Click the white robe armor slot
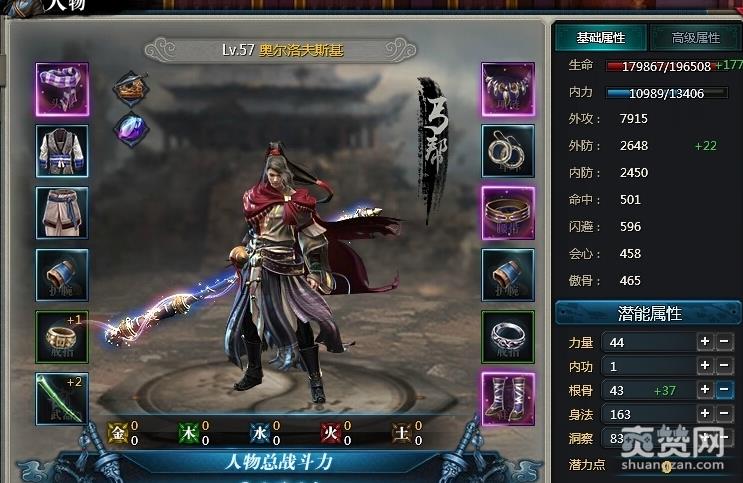 [62, 151]
